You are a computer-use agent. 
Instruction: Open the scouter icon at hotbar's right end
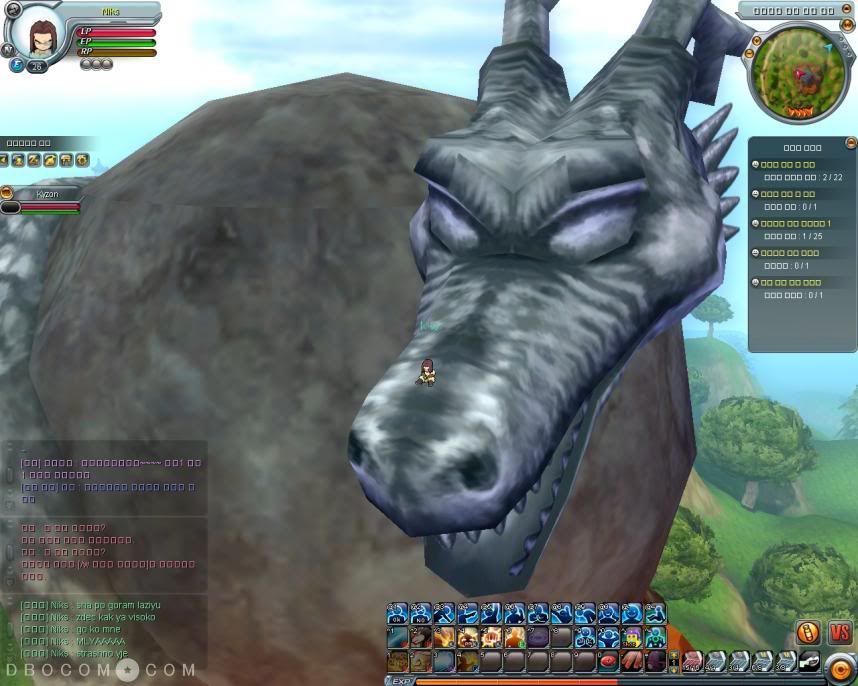click(x=809, y=661)
